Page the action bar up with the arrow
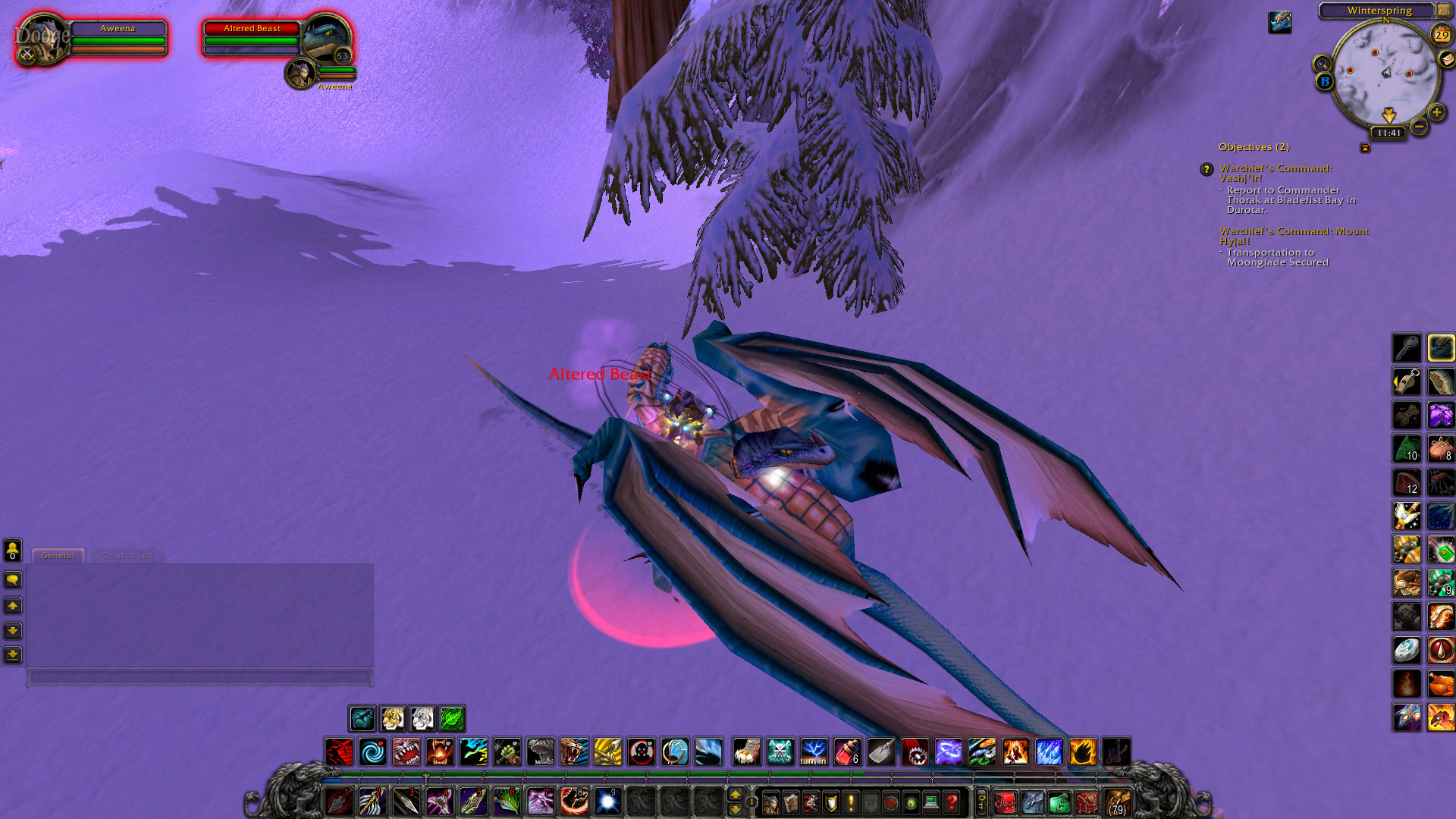The width and height of the screenshot is (1456, 819). (x=736, y=795)
